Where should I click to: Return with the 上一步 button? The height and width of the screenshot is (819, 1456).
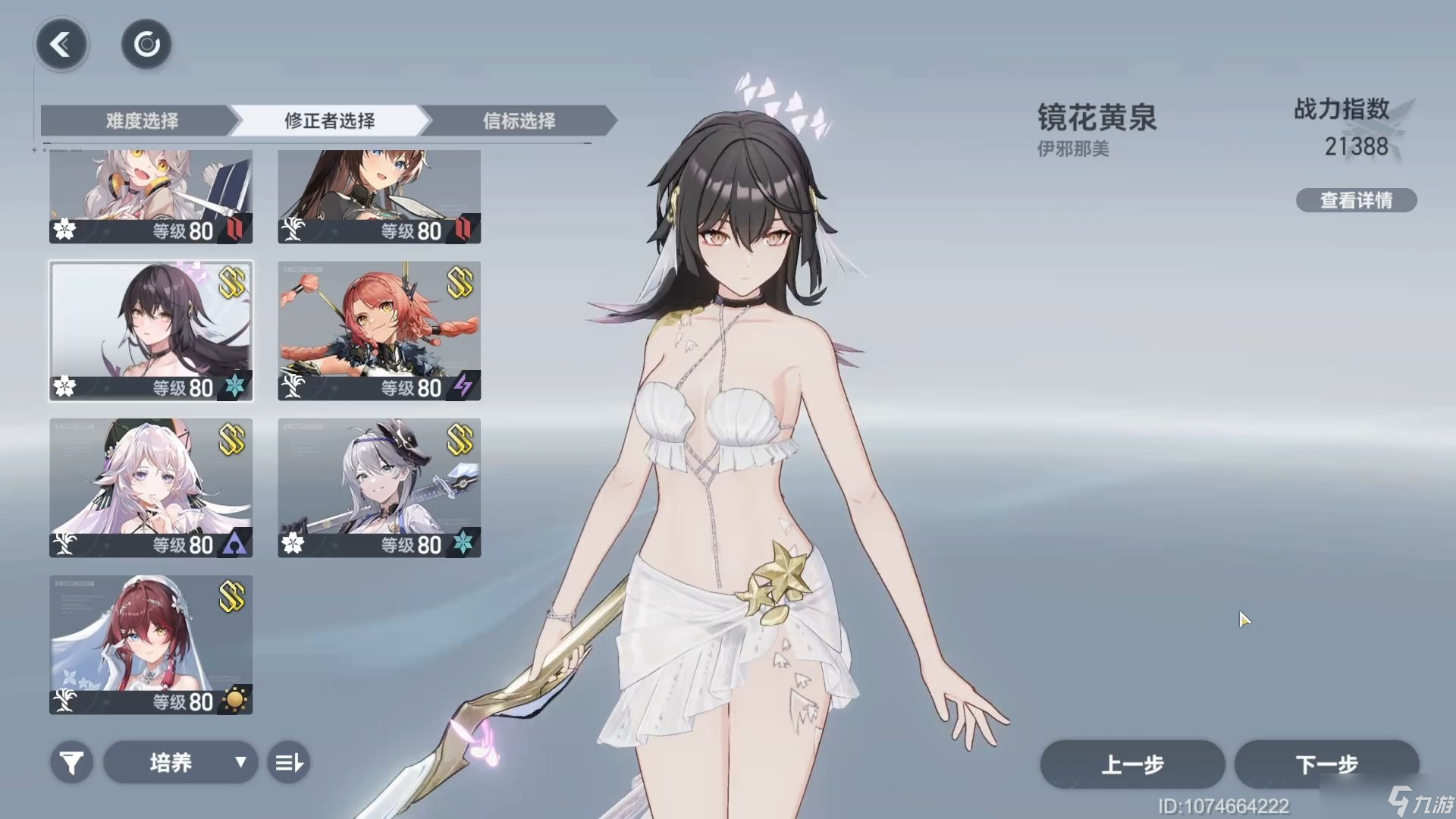point(1132,764)
